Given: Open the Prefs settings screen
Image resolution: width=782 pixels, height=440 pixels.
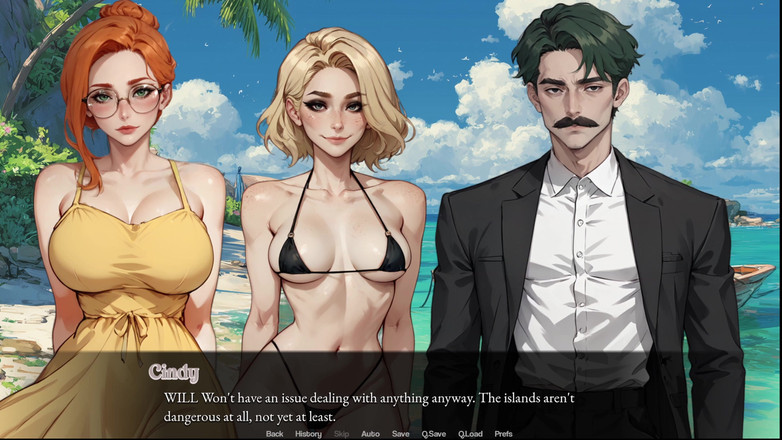Looking at the screenshot, I should click(x=504, y=434).
